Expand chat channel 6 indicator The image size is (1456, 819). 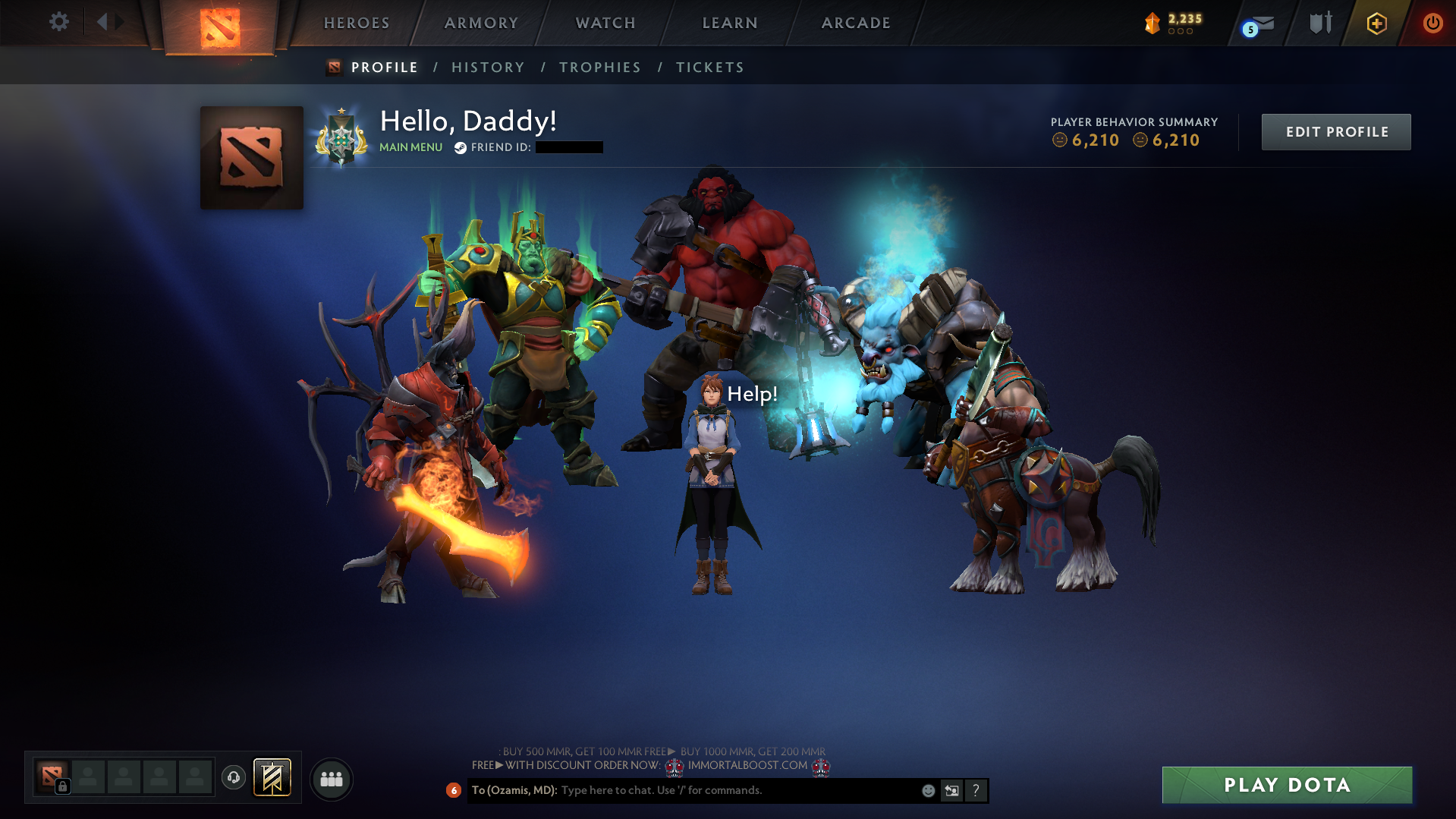(454, 790)
